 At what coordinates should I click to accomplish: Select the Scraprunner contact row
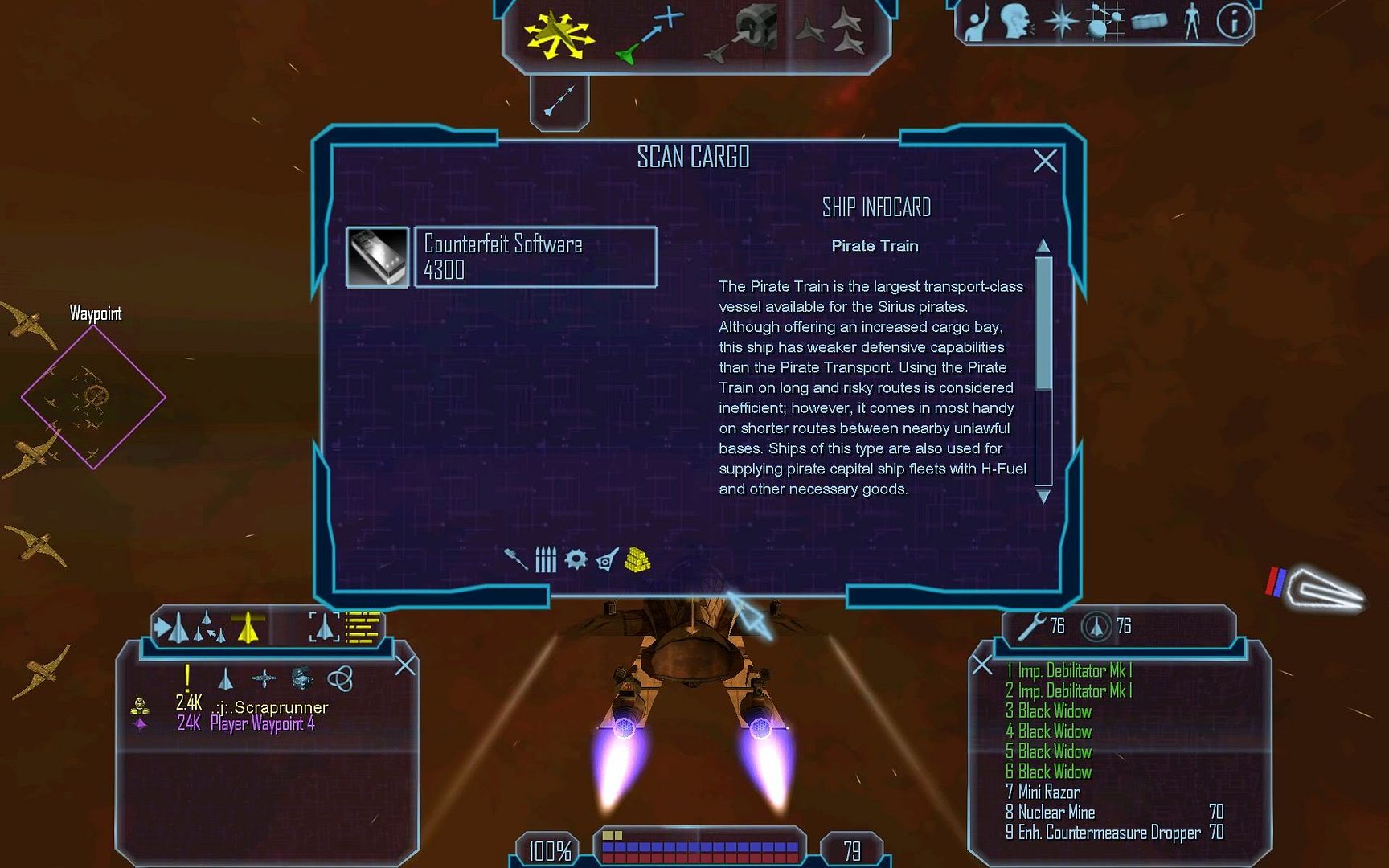click(270, 707)
